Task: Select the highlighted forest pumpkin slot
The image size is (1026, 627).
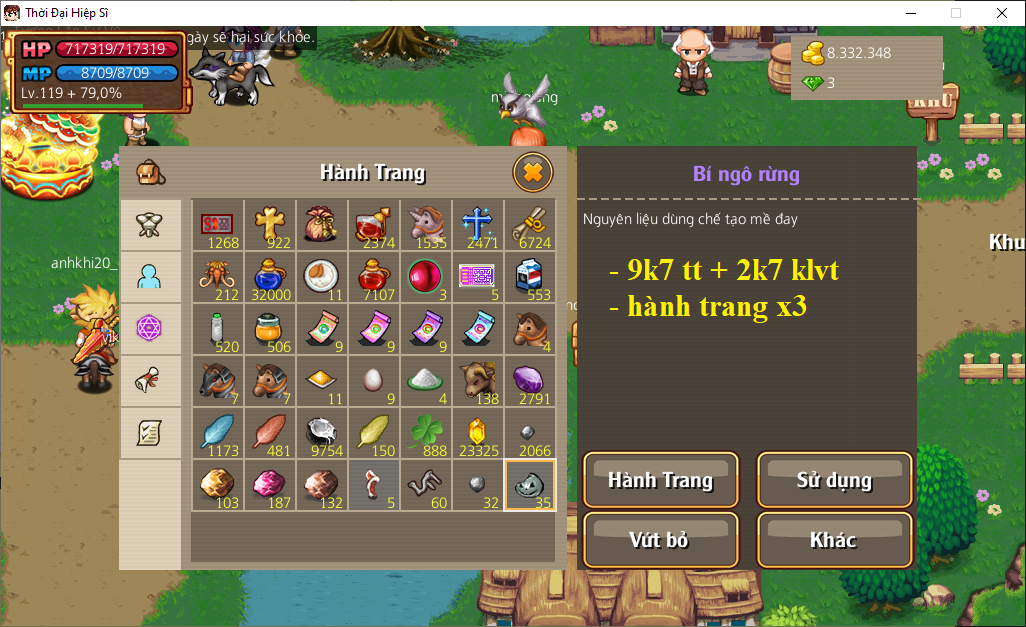Action: tap(530, 485)
